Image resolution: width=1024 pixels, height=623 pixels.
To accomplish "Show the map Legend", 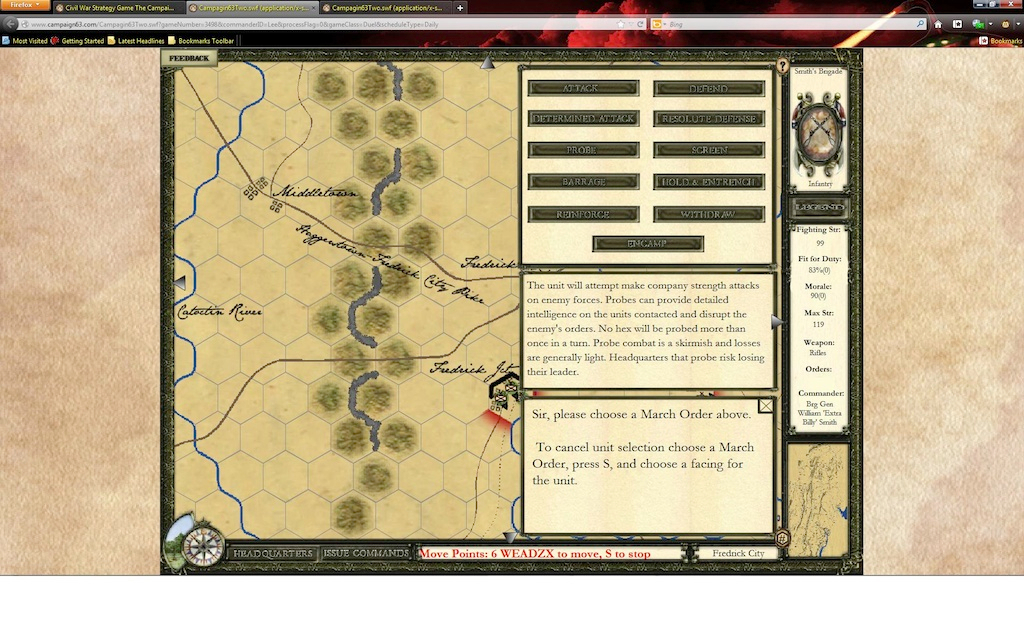I will tap(819, 207).
